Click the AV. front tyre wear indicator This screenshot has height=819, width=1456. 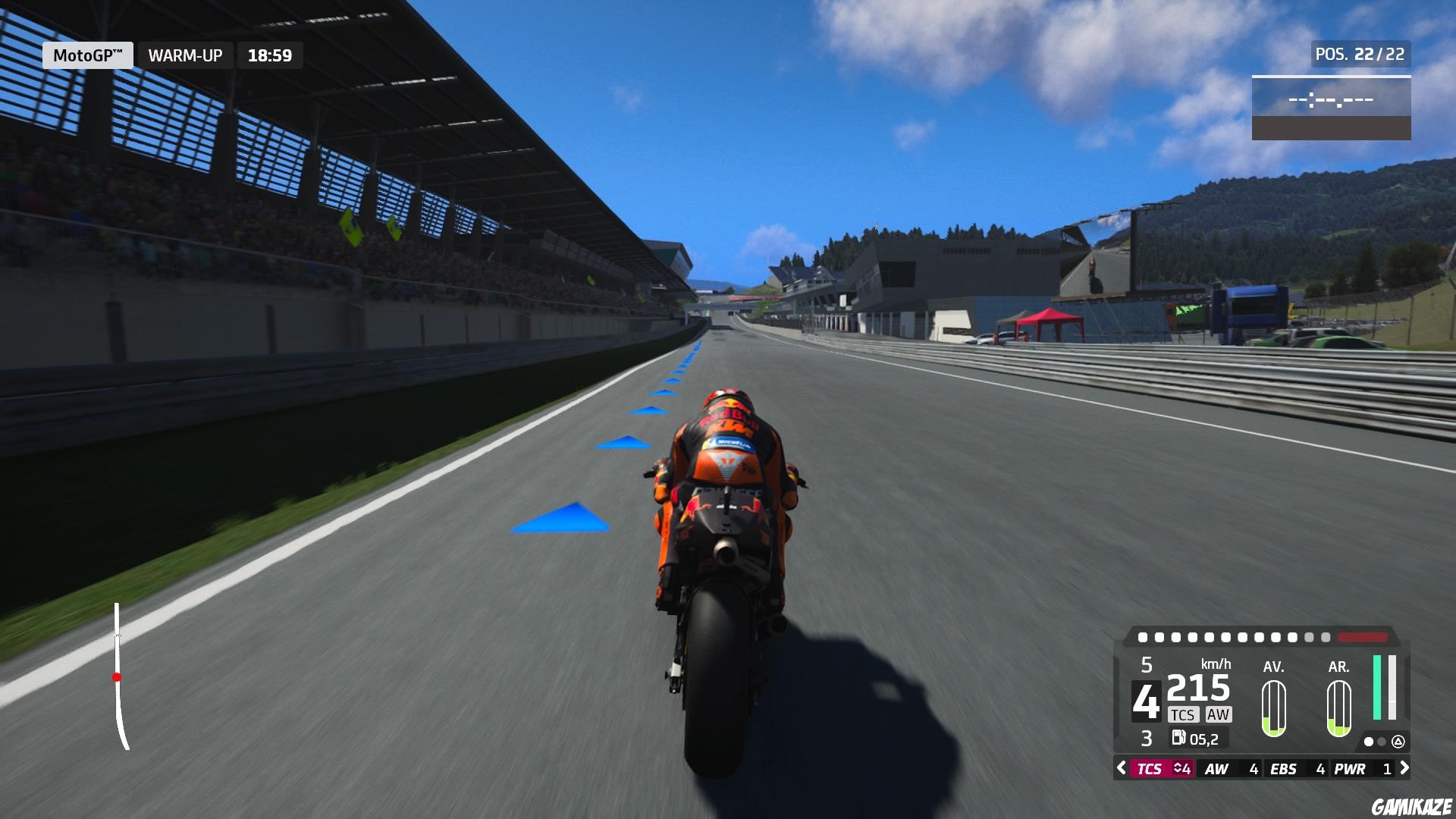pos(1275,709)
